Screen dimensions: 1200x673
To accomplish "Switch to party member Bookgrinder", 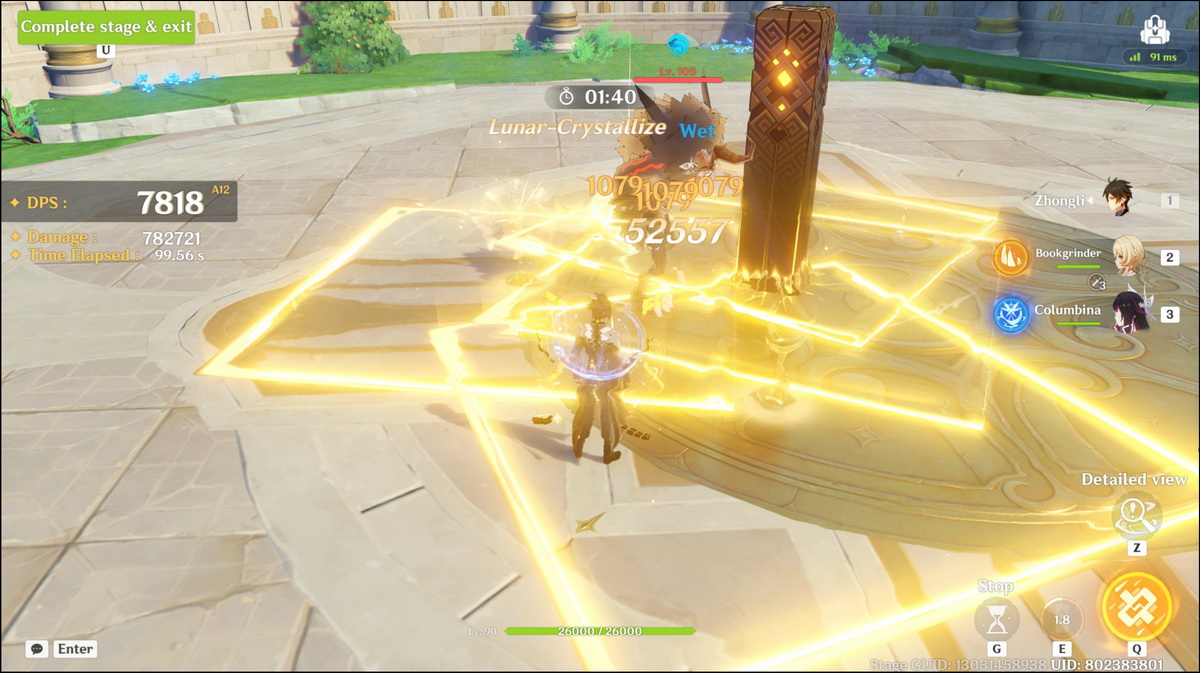I will coord(1131,258).
